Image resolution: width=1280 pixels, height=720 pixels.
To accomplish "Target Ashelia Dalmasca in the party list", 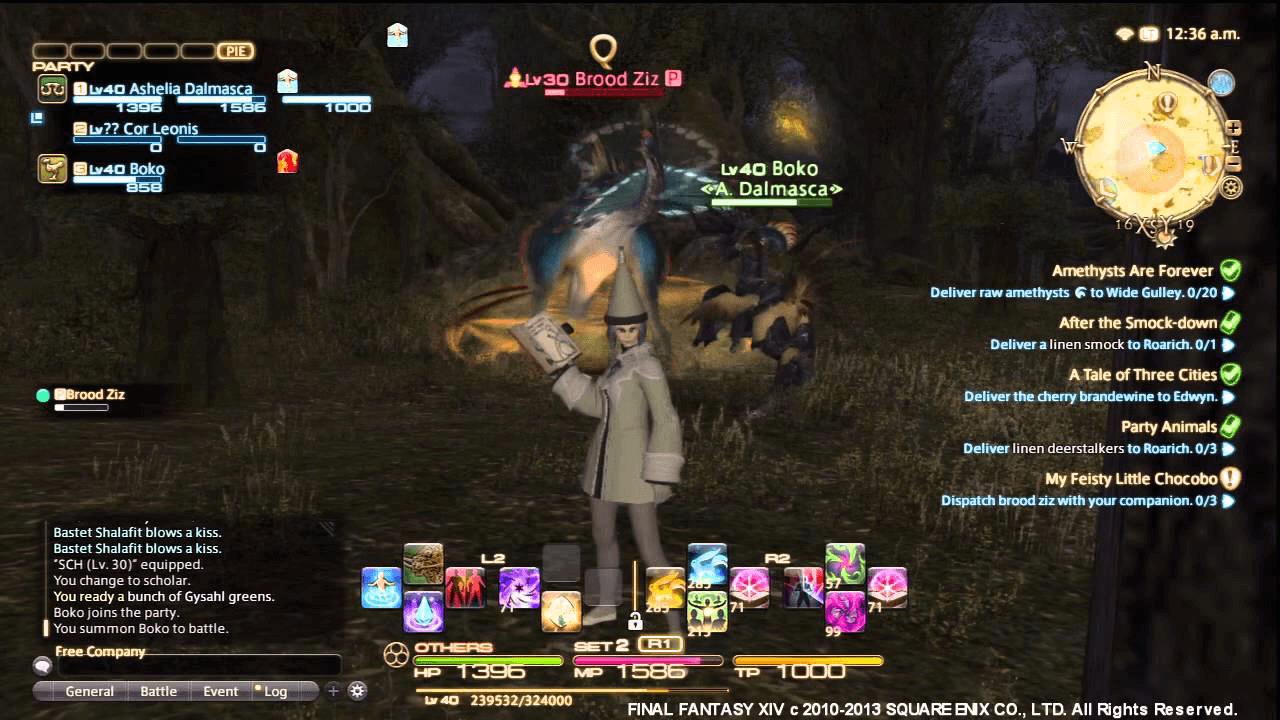I will pyautogui.click(x=170, y=89).
